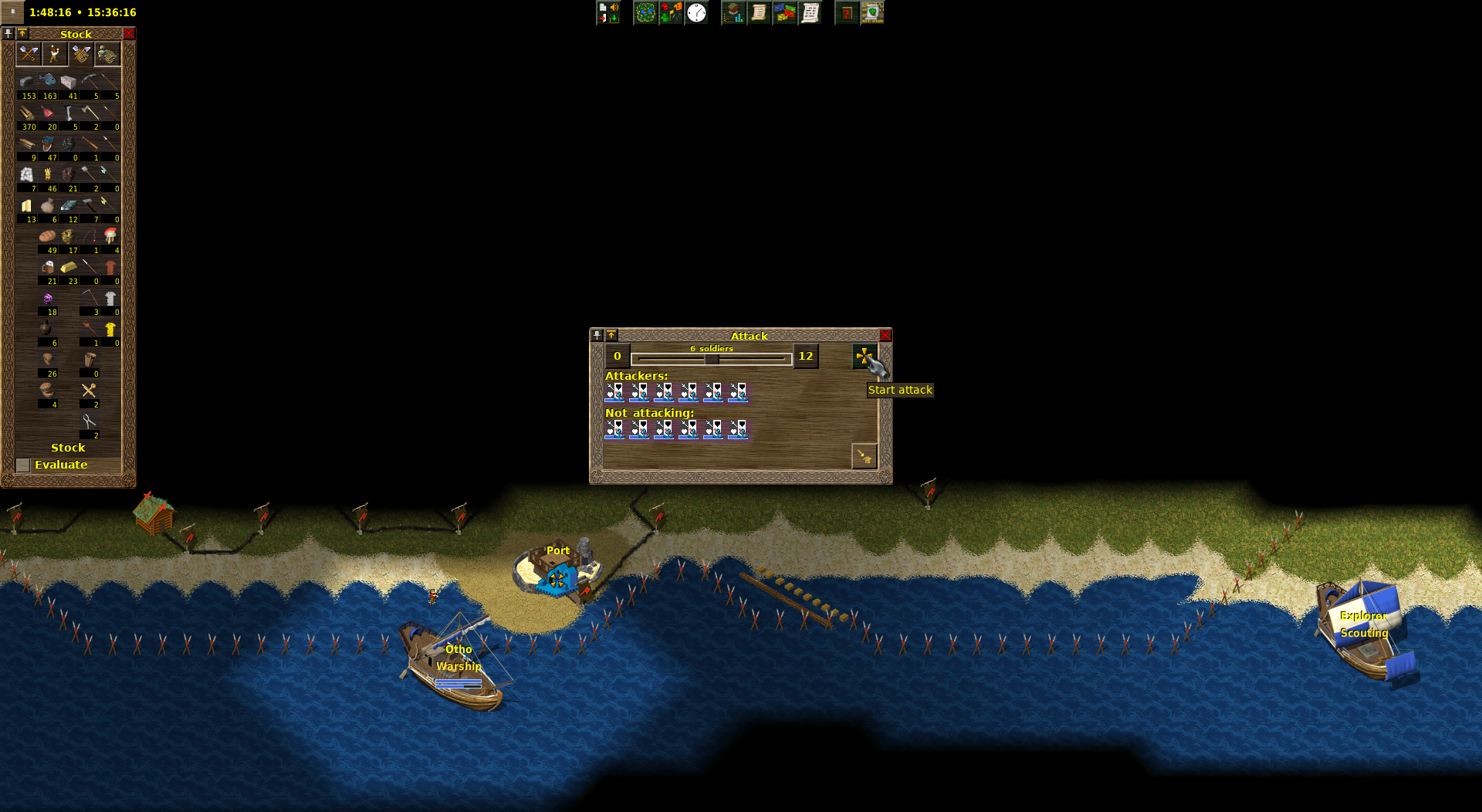Open the warehouse workers stock tab
The image size is (1482, 812).
(107, 54)
